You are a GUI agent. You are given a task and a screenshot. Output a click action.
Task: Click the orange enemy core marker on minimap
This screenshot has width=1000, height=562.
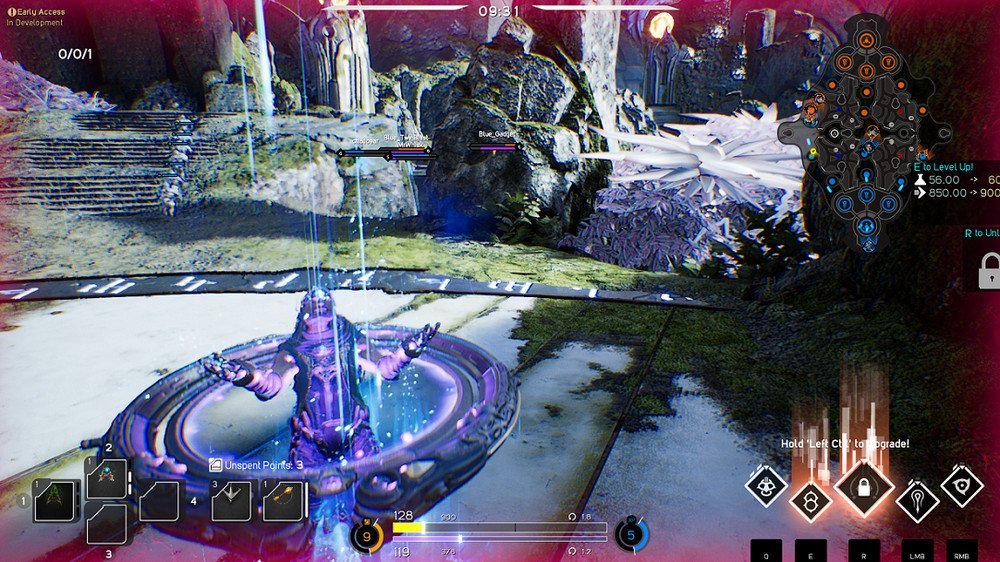866,40
